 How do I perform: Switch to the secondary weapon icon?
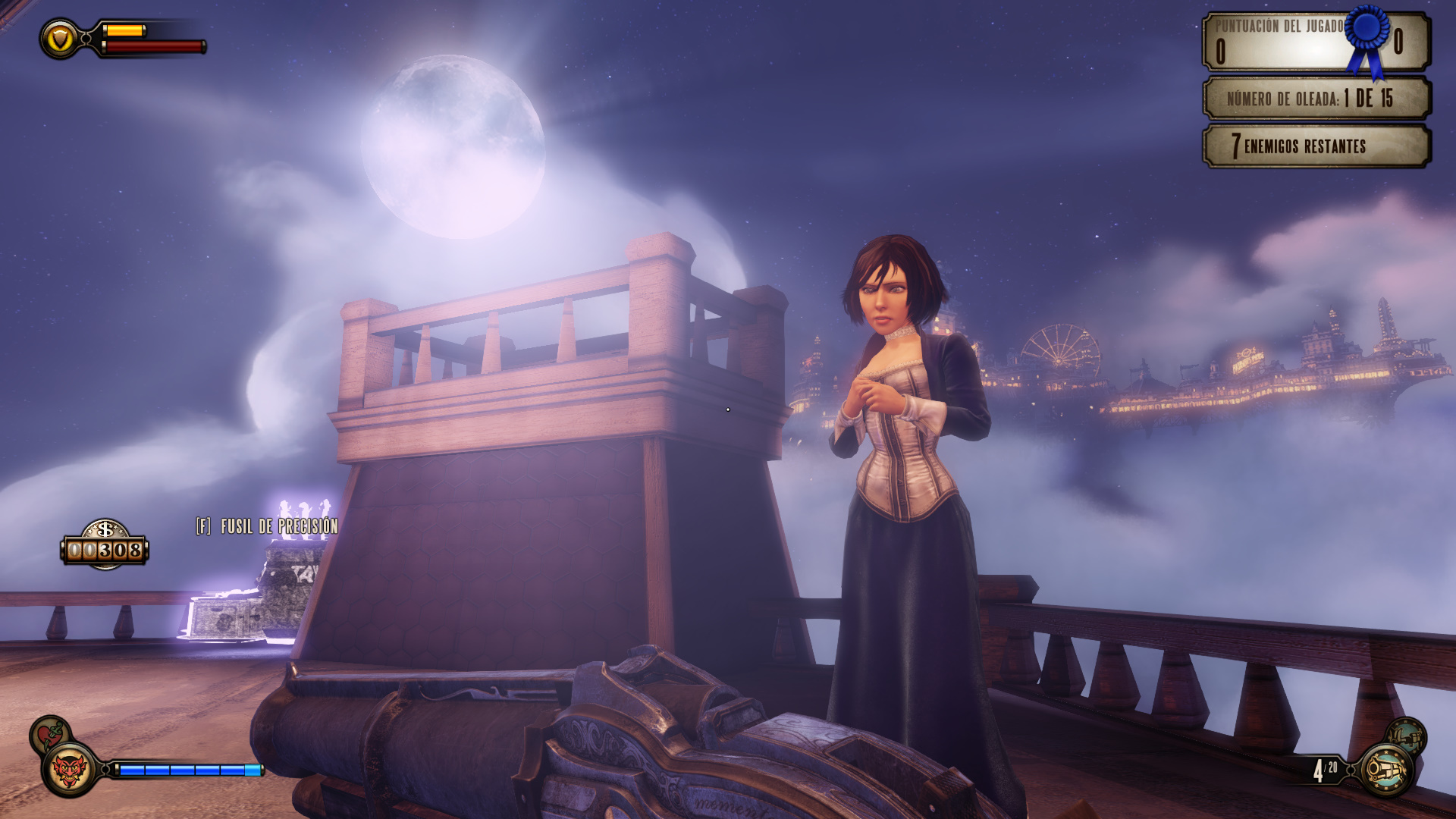coord(1407,736)
